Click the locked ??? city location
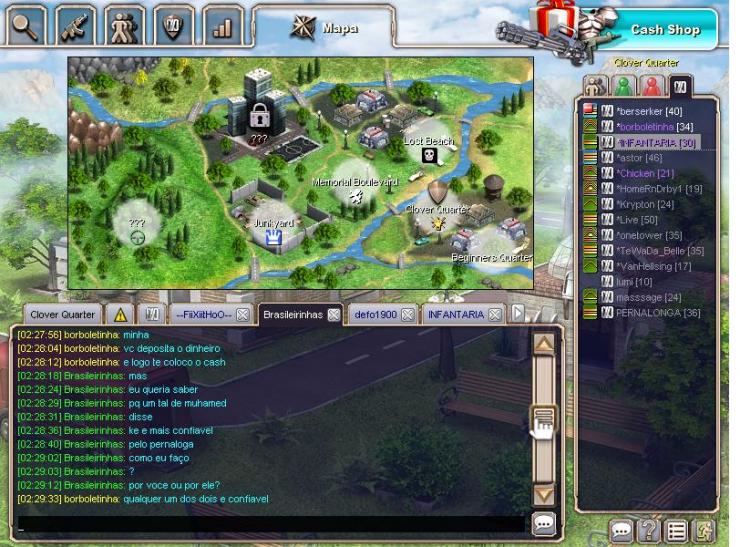 coord(258,116)
